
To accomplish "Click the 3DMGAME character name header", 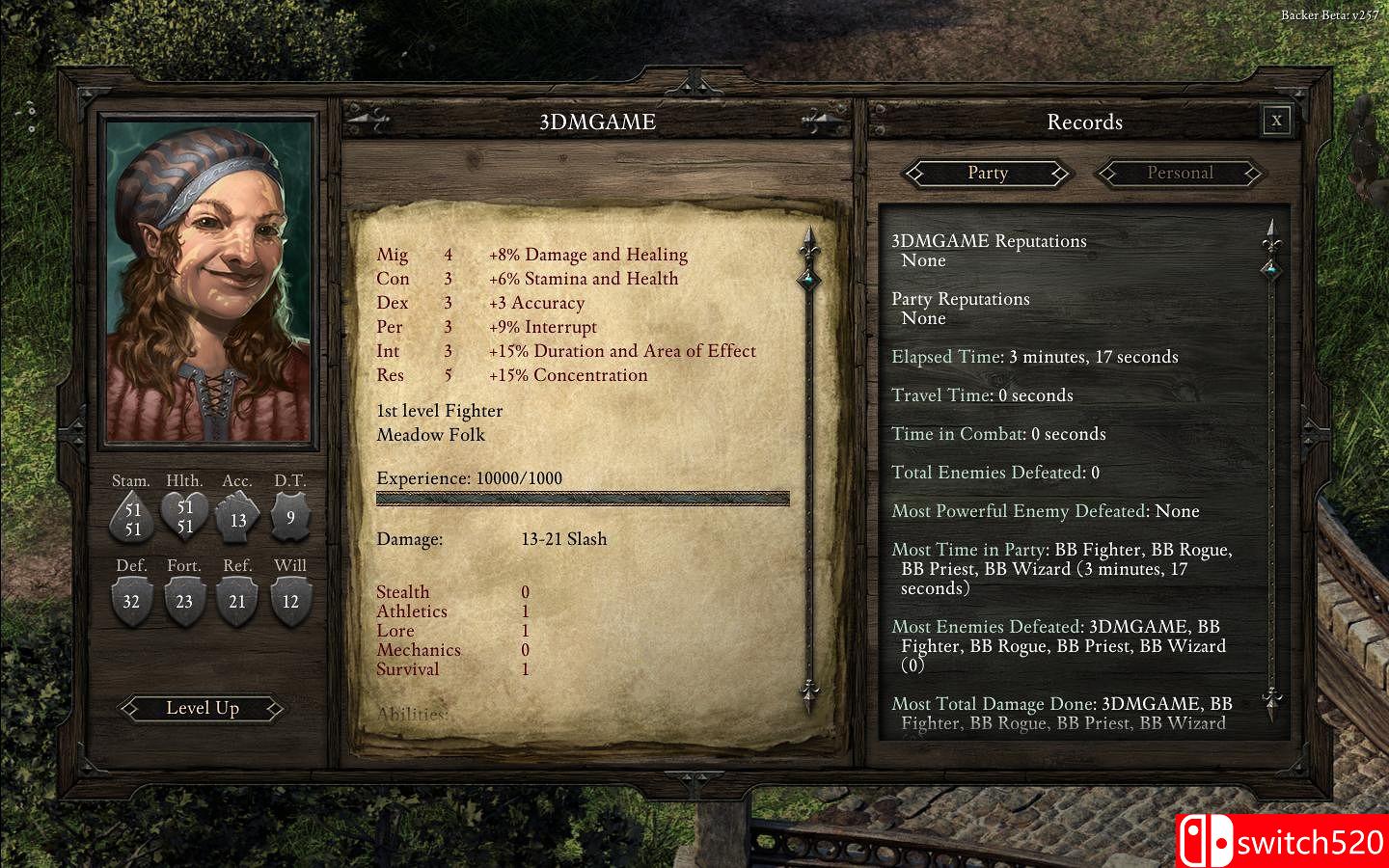I will 596,122.
